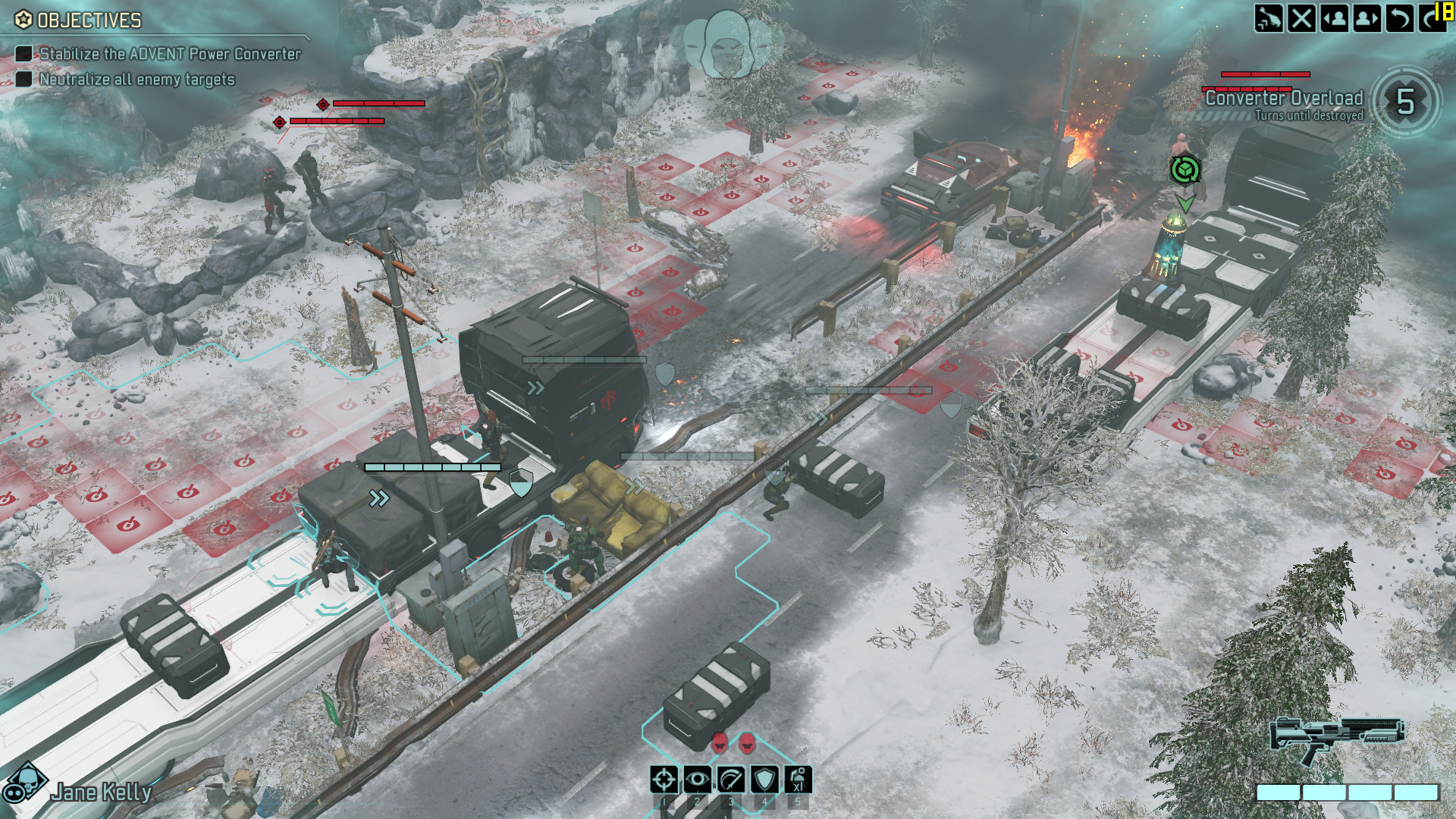Click the Converter Overload turn counter
Image resolution: width=1456 pixels, height=819 pixels.
point(1405,102)
